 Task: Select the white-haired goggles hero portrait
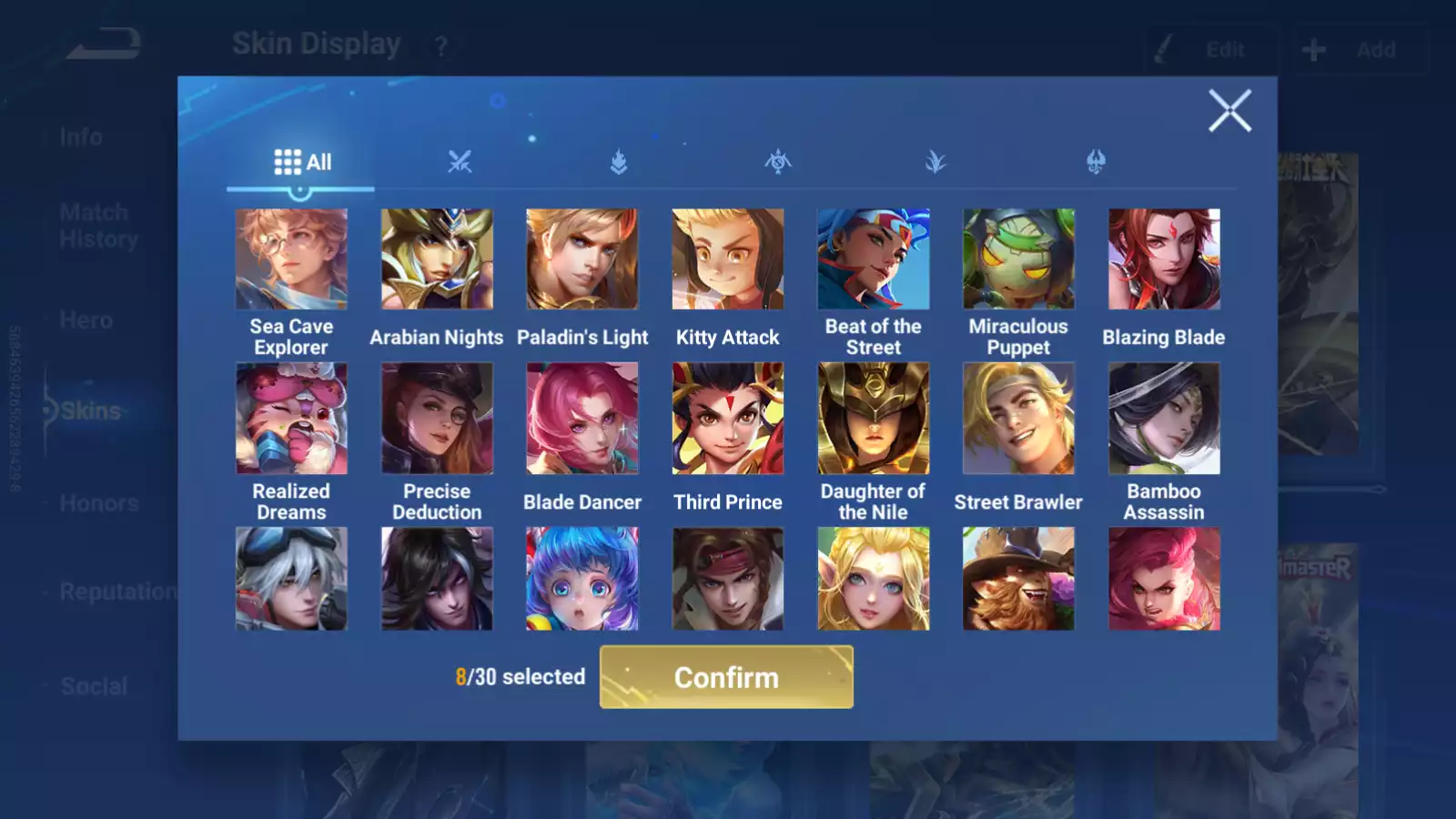[291, 579]
